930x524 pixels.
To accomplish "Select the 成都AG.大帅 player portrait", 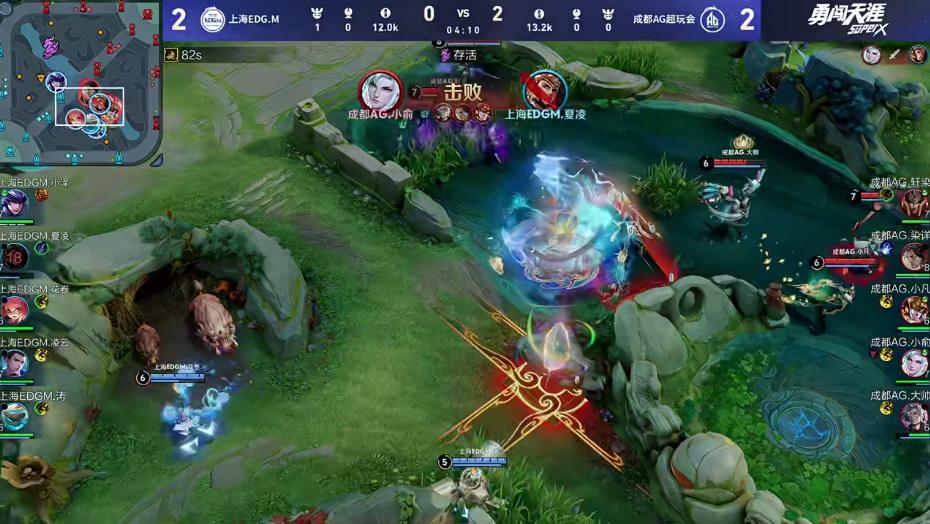I will pos(914,415).
